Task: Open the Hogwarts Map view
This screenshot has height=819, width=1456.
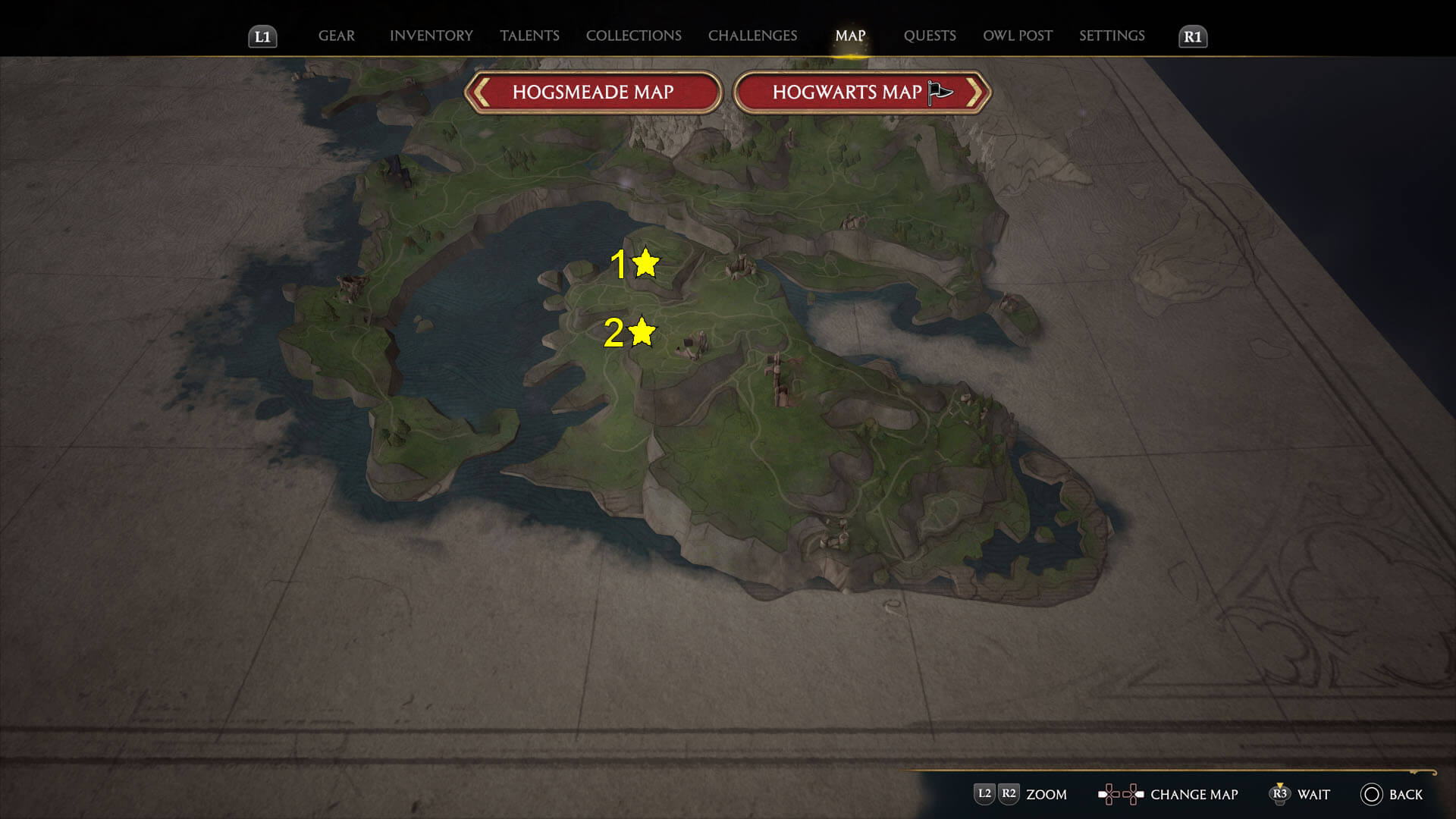Action: tap(849, 91)
